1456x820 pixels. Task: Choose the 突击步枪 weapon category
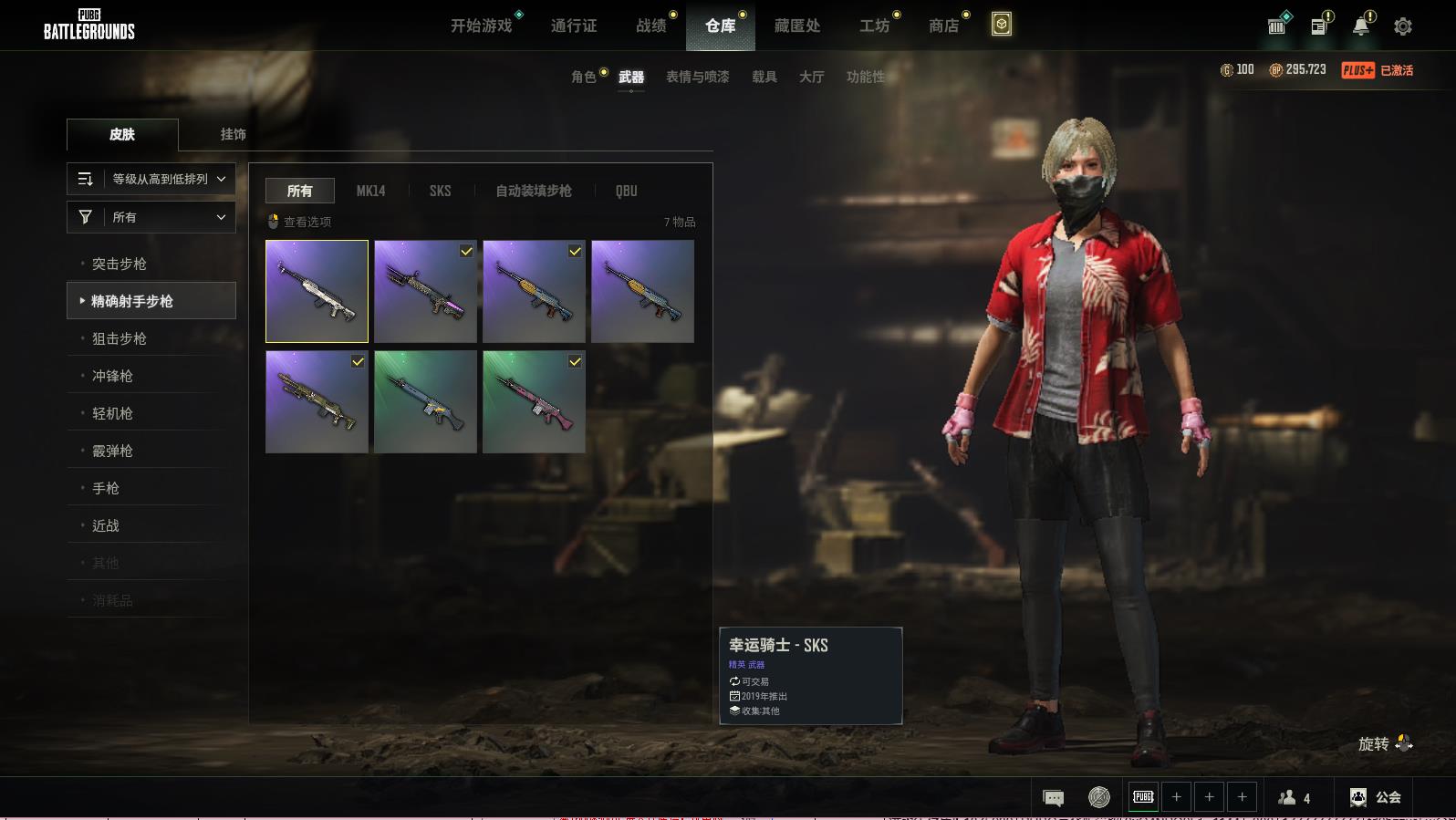120,264
